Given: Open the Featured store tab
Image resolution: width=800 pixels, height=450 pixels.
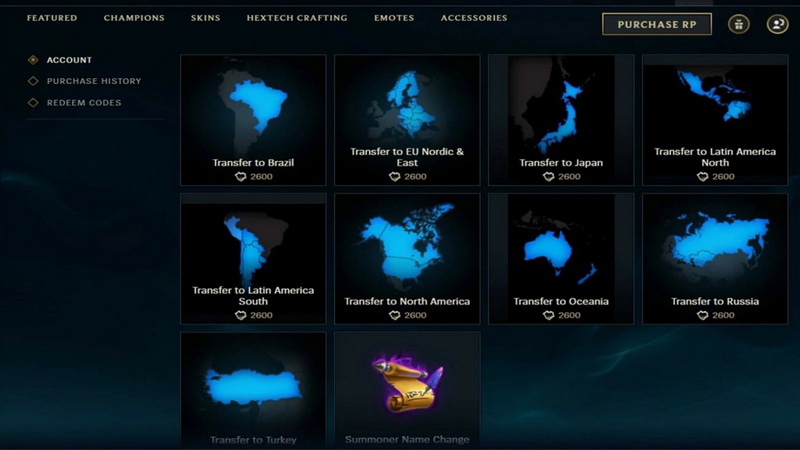Looking at the screenshot, I should (x=52, y=18).
